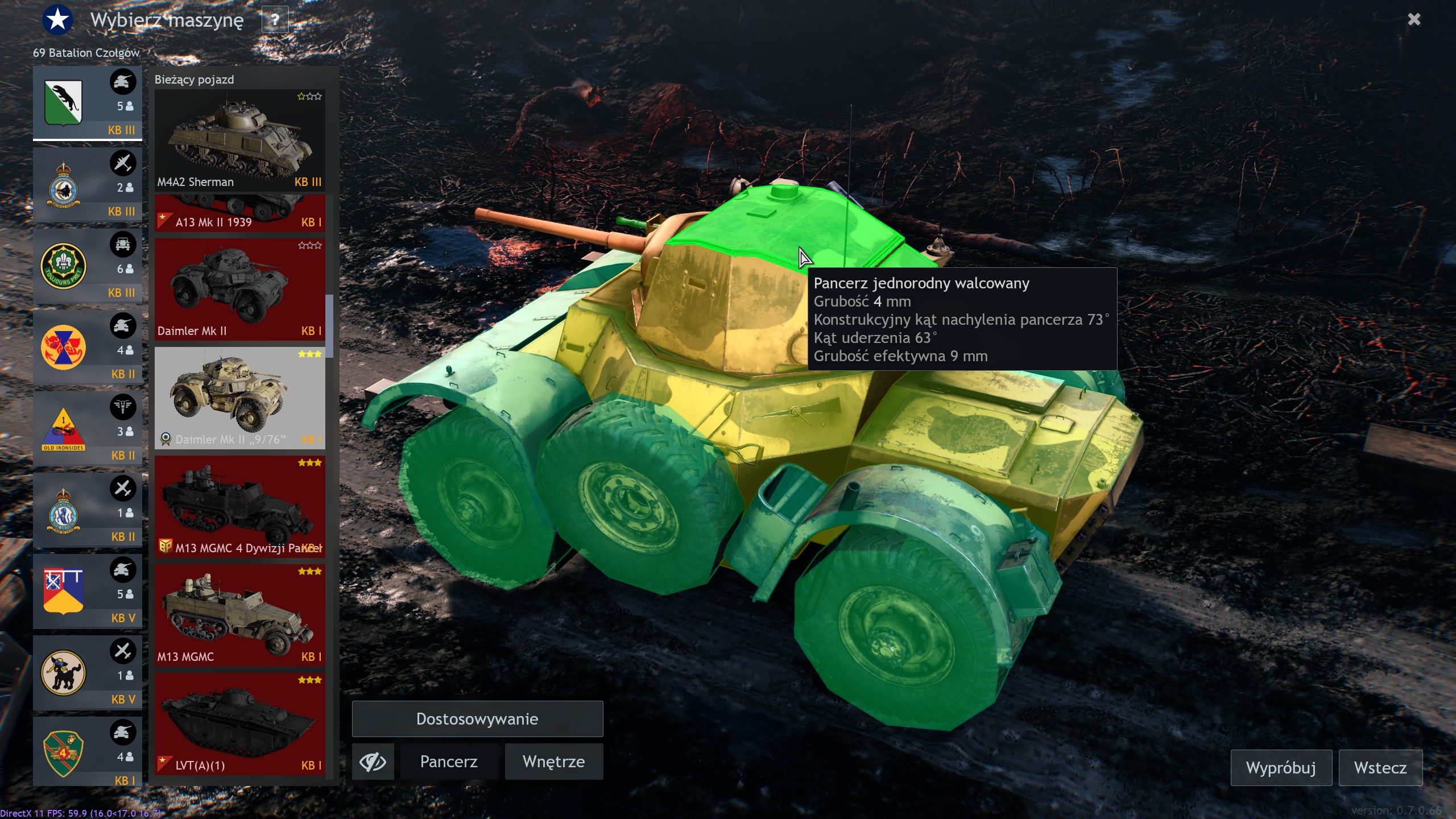Toggle the crossed-eye visibility button
1456x819 pixels.
click(373, 762)
